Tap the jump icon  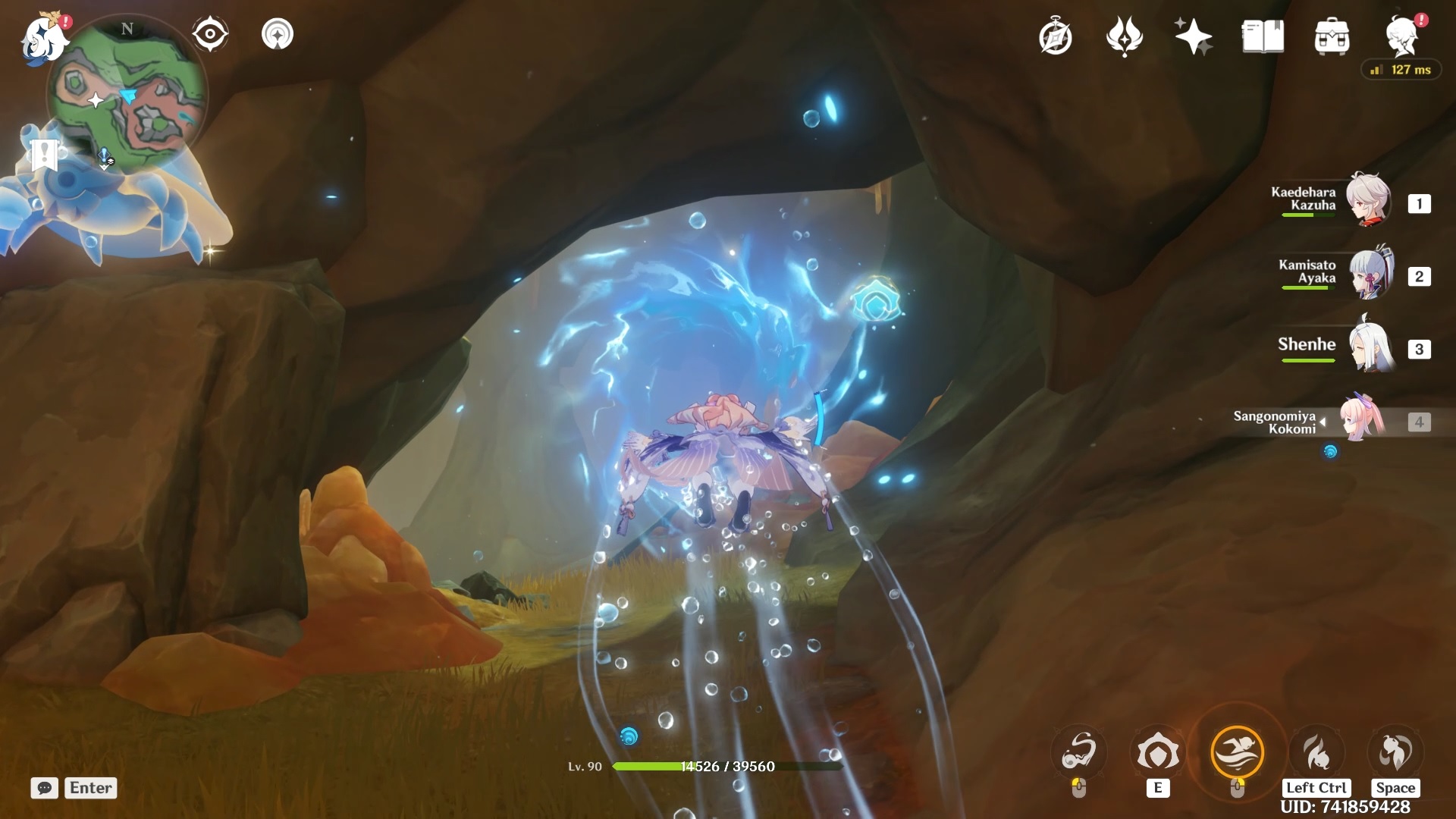point(1395,753)
